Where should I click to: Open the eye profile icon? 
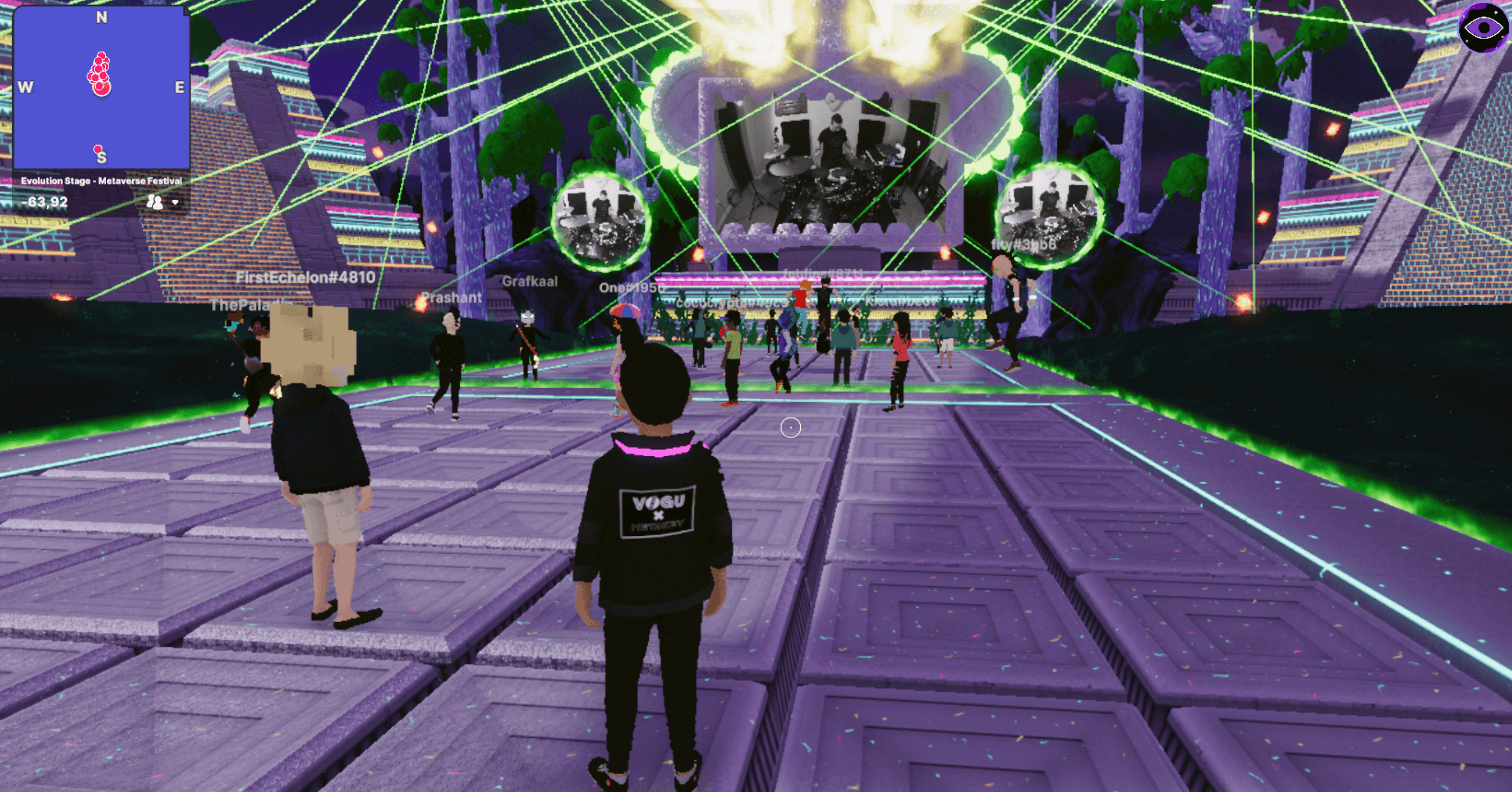tap(1483, 28)
